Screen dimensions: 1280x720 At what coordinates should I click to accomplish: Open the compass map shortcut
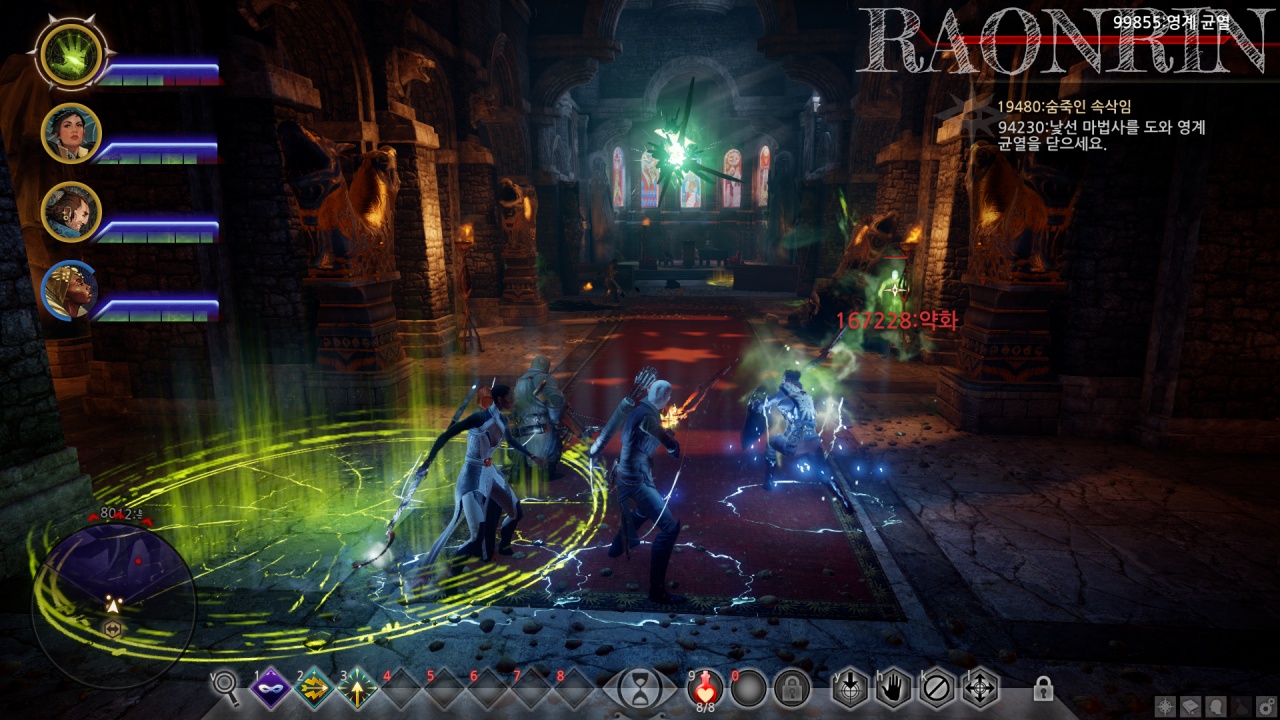1165,706
